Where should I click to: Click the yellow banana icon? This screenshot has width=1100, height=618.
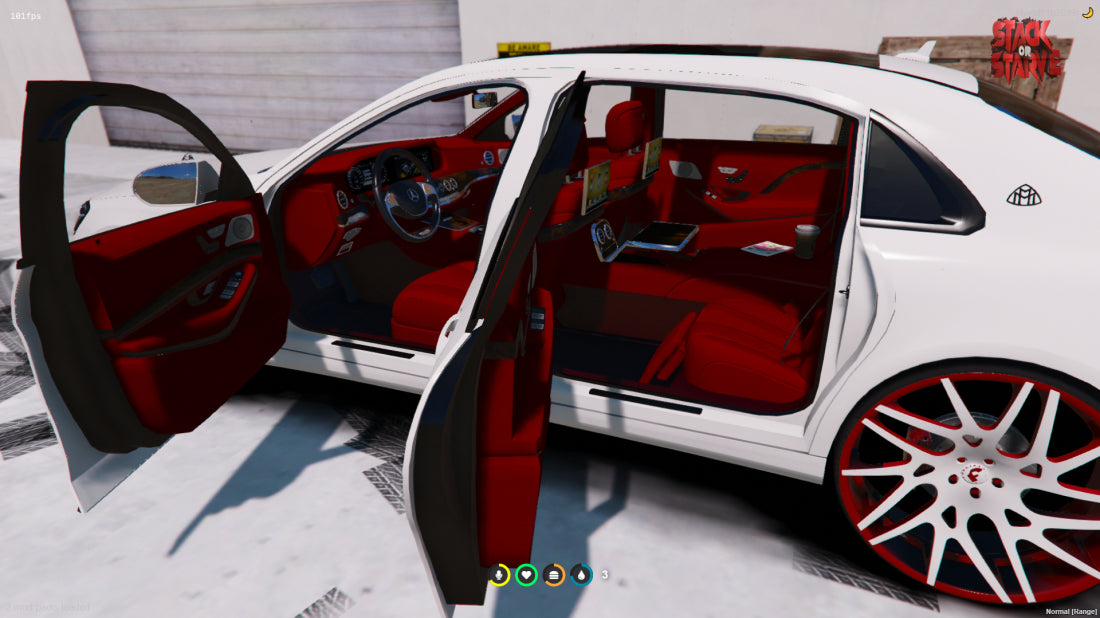pos(1087,12)
